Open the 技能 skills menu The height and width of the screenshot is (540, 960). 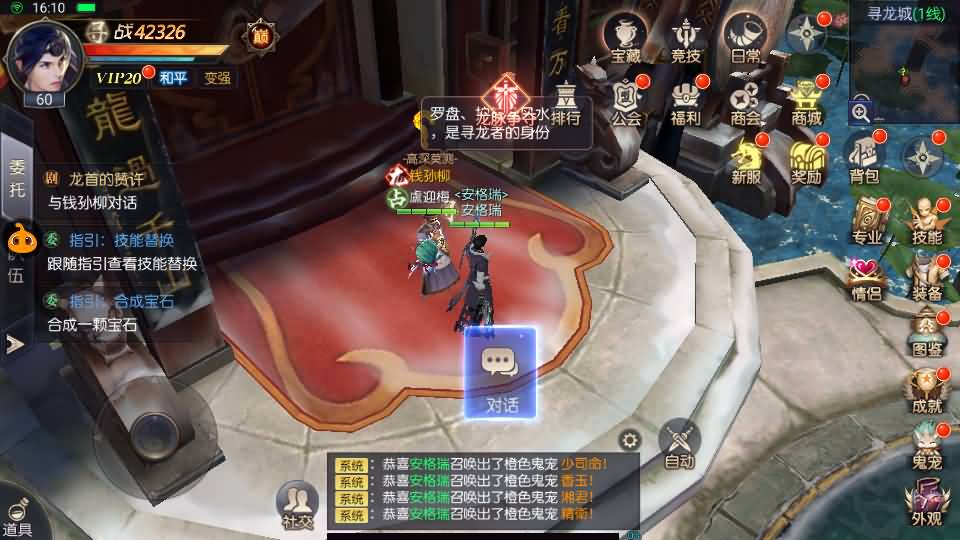(x=926, y=222)
